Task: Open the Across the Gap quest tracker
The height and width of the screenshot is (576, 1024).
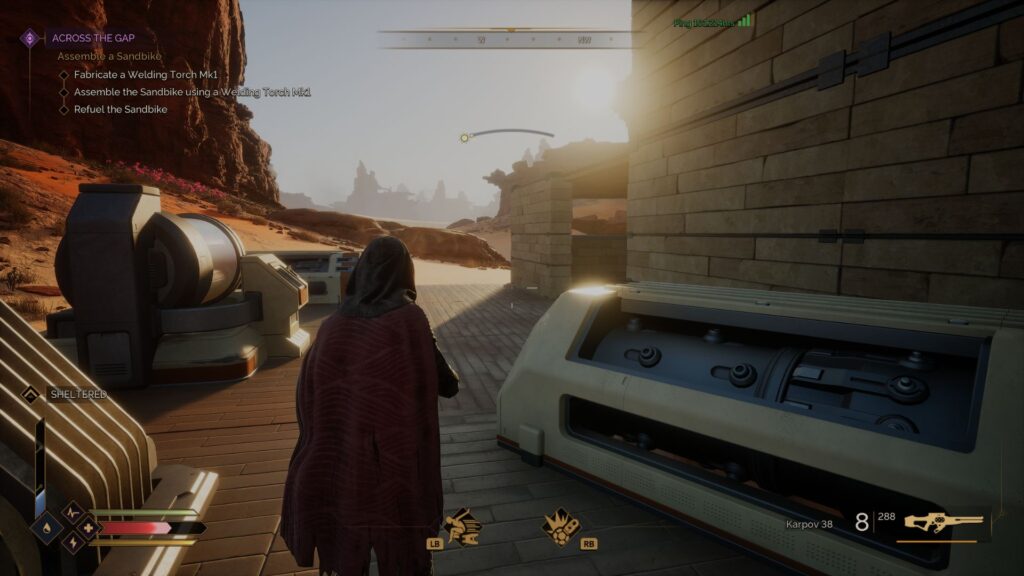Action: [x=86, y=38]
